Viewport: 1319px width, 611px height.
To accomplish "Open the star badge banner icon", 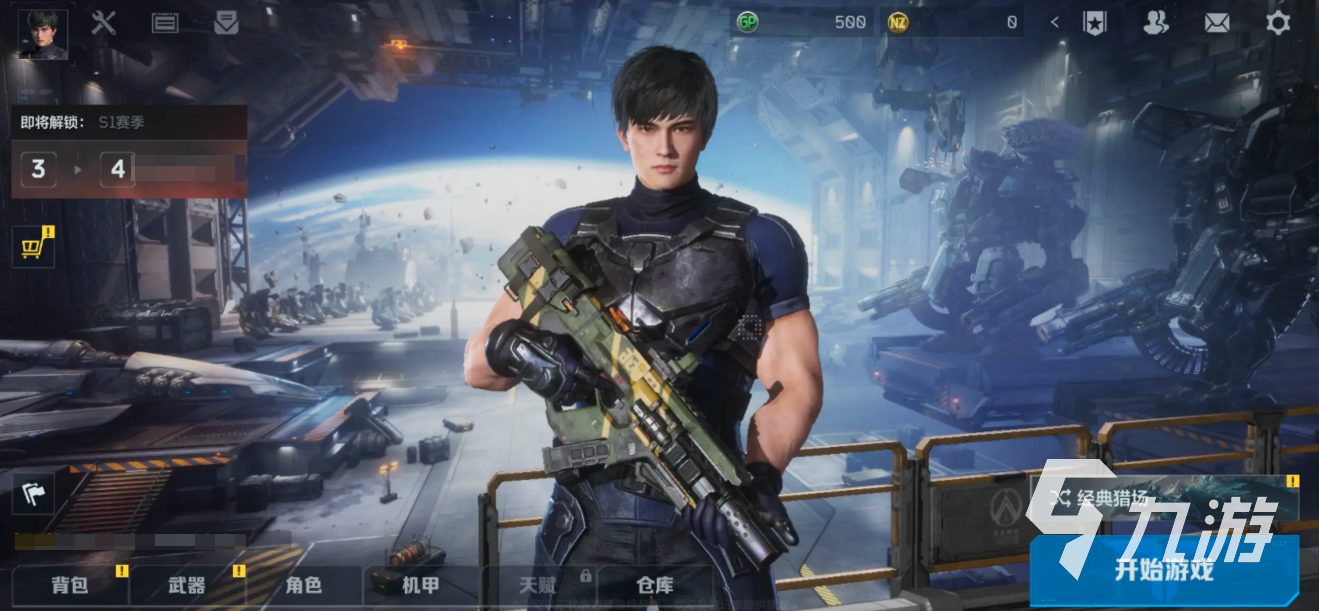I will (1094, 22).
